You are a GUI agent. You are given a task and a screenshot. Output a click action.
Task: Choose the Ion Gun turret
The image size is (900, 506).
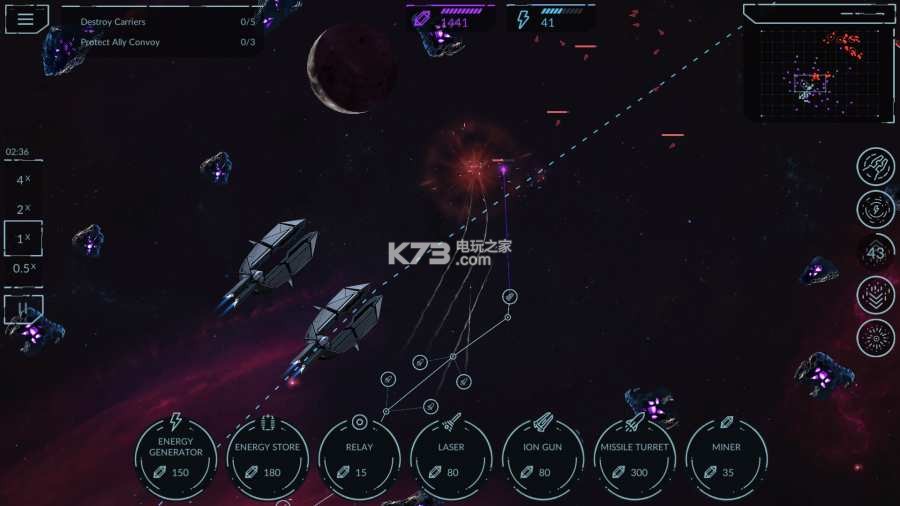tap(543, 457)
